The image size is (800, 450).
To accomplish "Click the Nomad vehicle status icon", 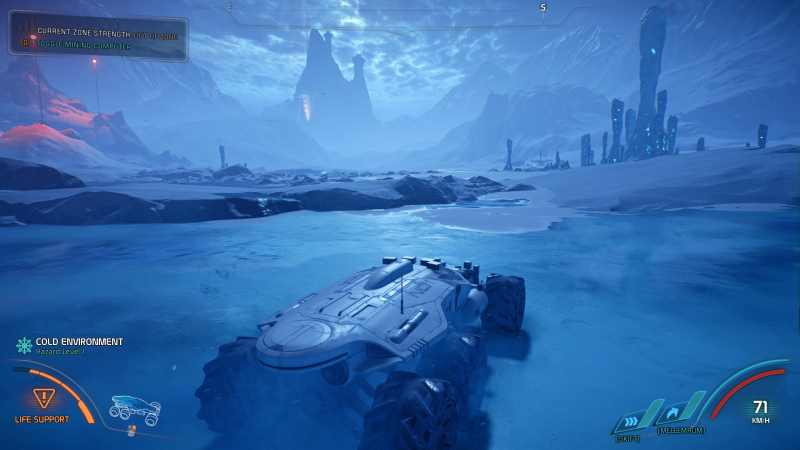I will tap(134, 409).
